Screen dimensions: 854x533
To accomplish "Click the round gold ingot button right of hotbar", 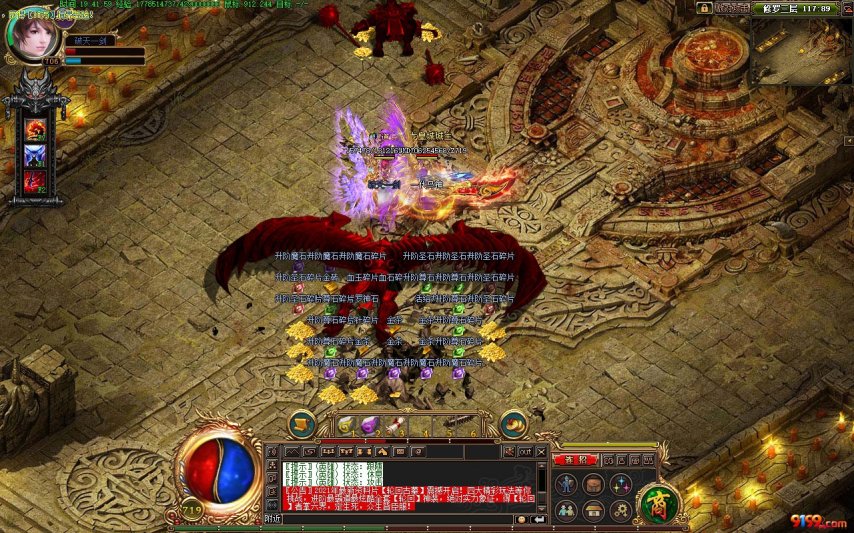I will tap(513, 424).
